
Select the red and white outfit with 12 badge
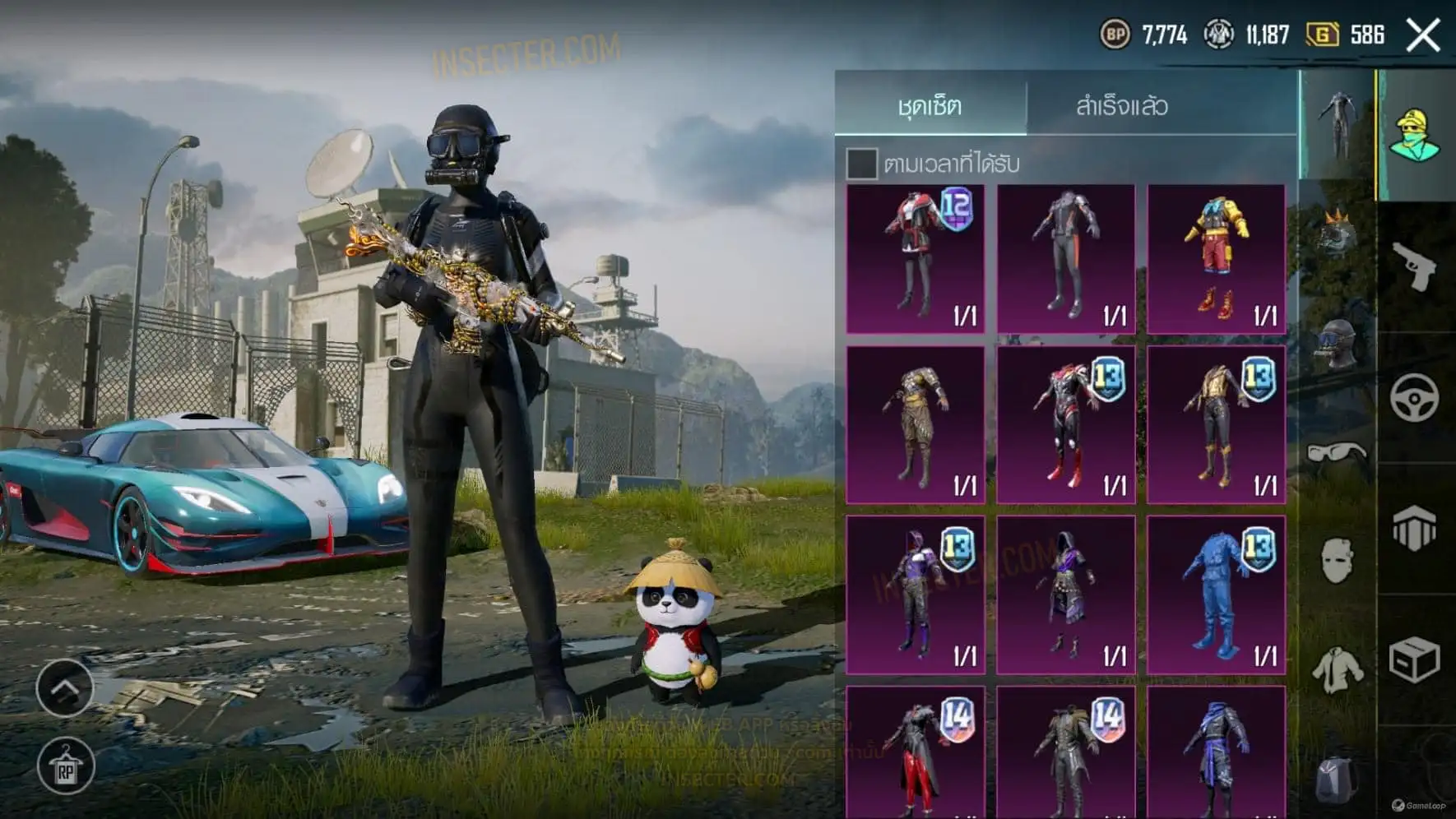pos(916,258)
